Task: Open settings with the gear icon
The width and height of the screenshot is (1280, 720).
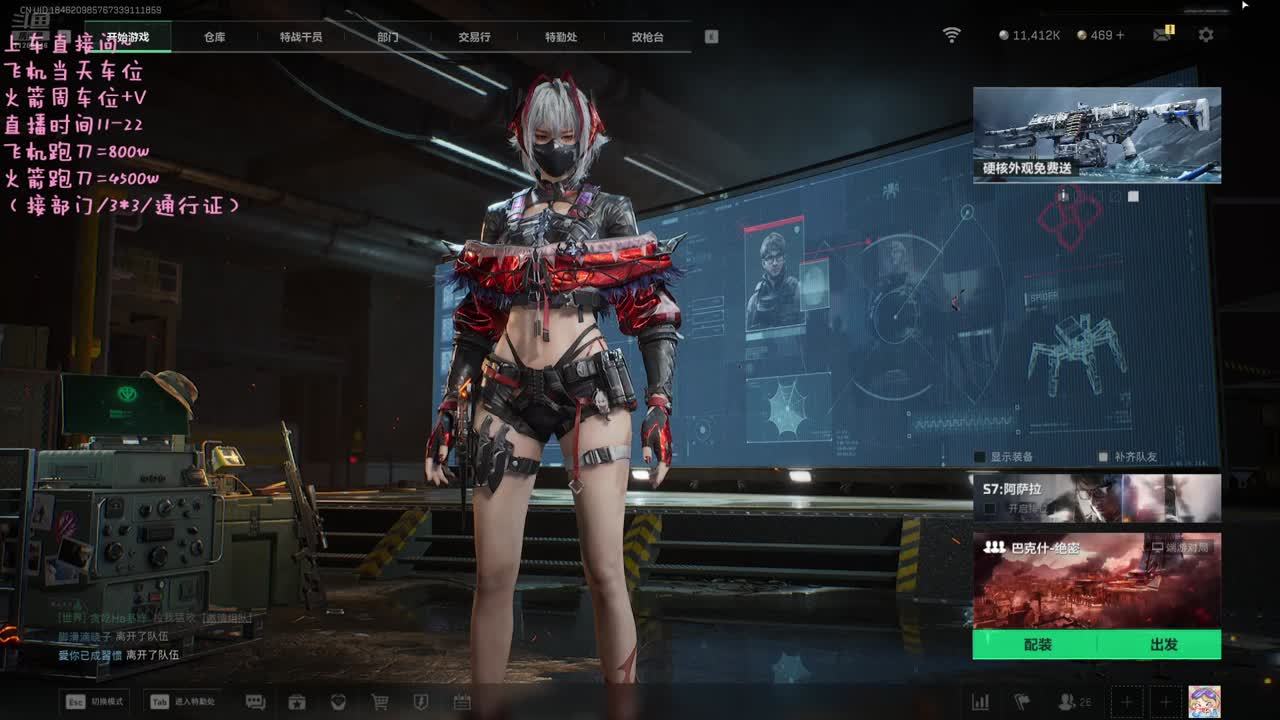Action: 1206,35
